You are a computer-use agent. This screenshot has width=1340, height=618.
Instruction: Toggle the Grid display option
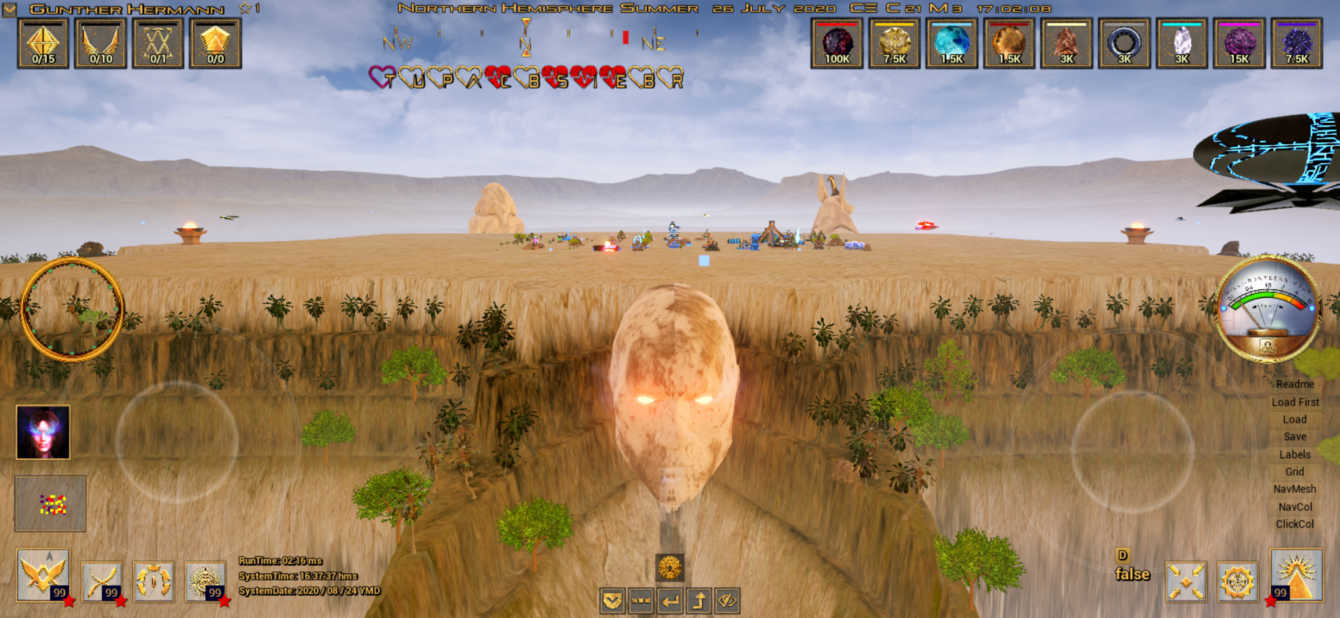[1295, 472]
